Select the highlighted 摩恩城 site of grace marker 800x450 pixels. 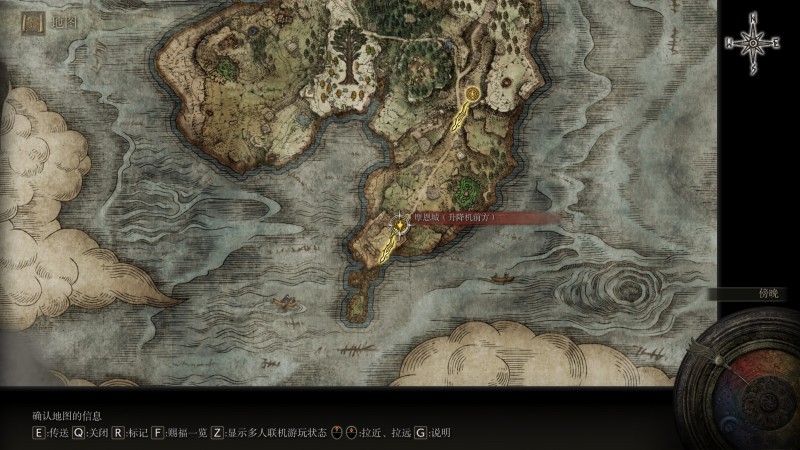pos(400,225)
